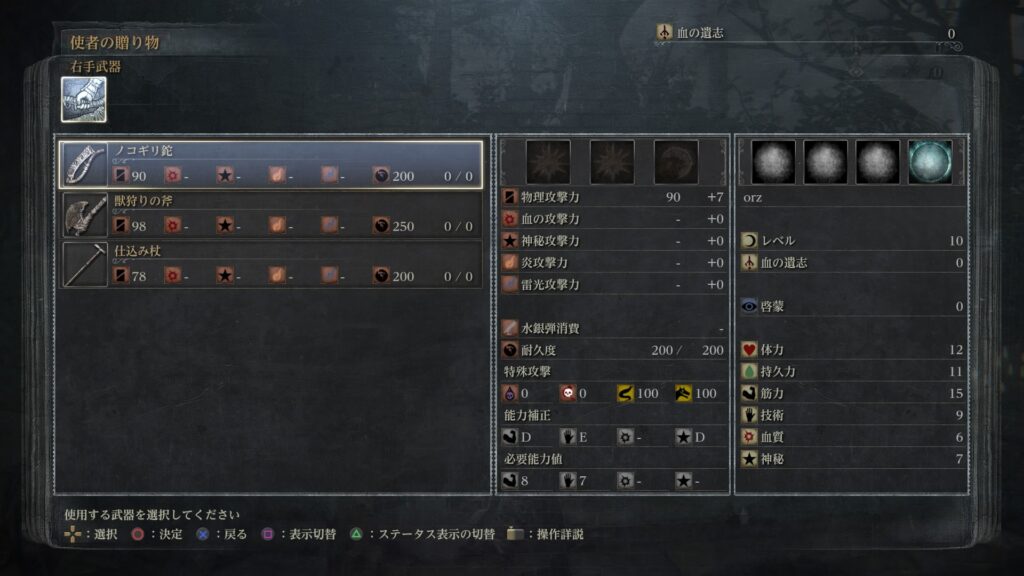Click the right-hand weapon category icon

[x=84, y=100]
